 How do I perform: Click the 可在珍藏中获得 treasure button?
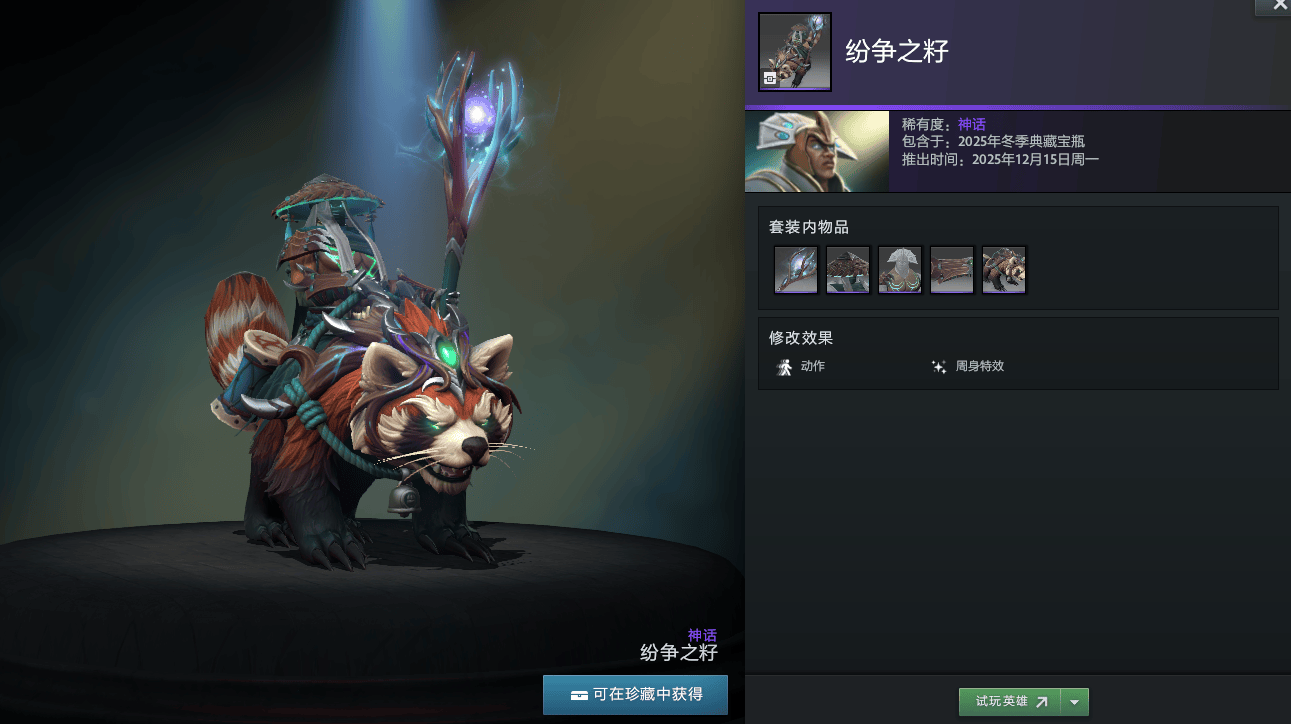(635, 694)
